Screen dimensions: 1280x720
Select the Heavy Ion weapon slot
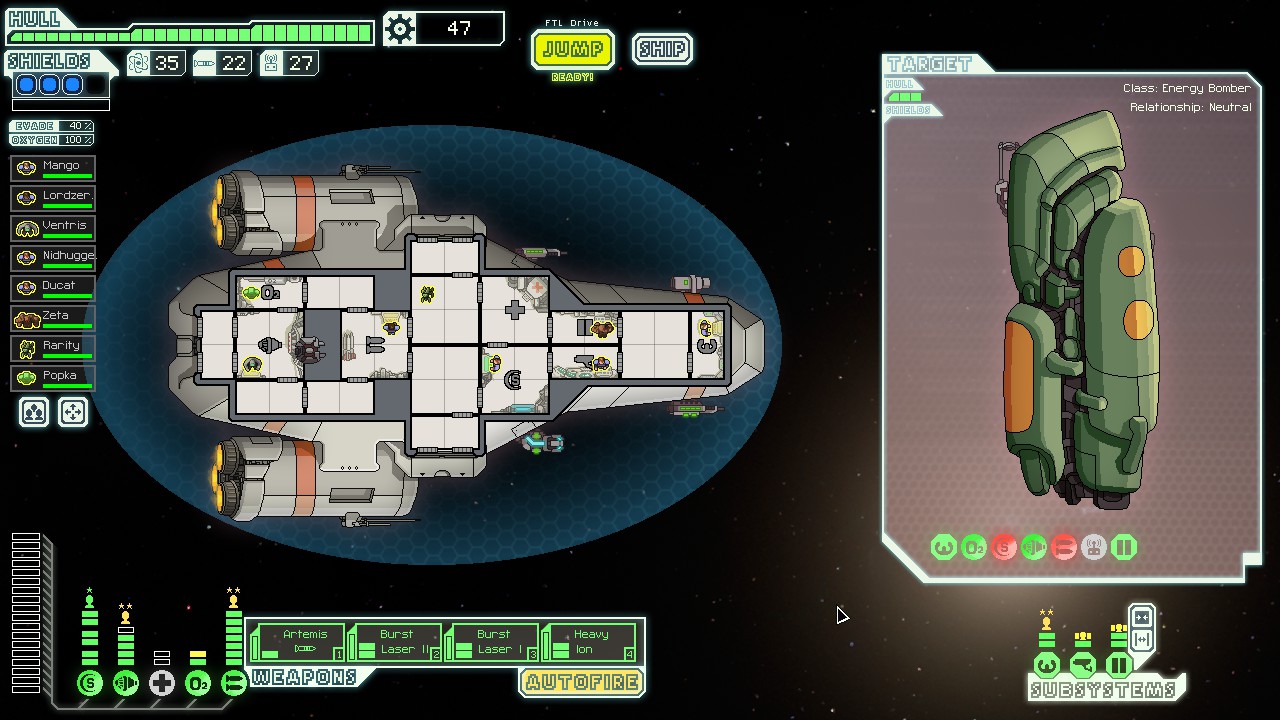point(589,642)
